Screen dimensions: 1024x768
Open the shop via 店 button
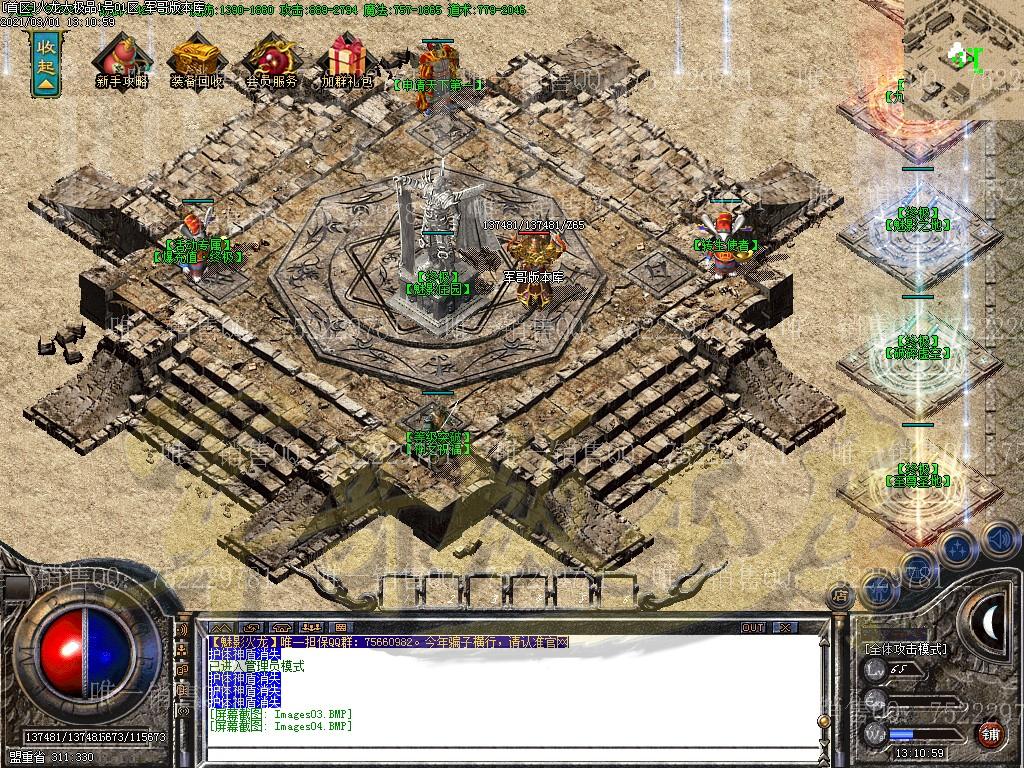[x=840, y=596]
